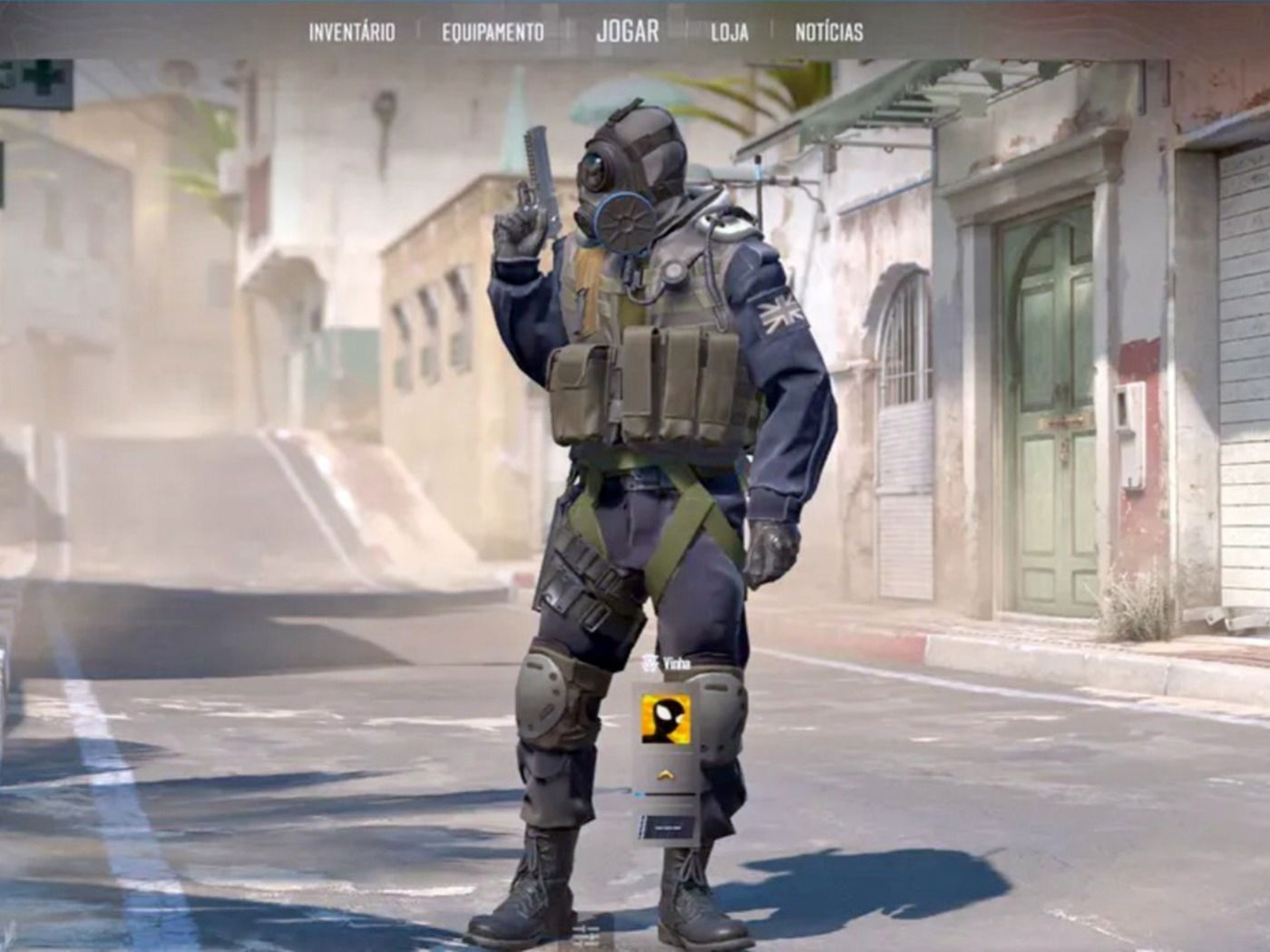Select the JOGAR menu item
Screen dimensions: 1270x952
point(627,32)
